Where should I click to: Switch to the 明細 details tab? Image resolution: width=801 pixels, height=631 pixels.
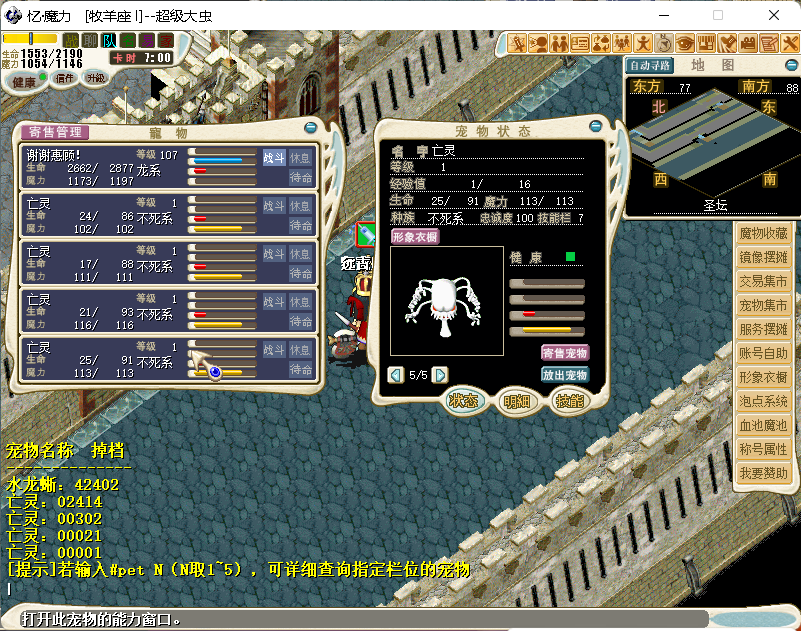click(x=517, y=401)
